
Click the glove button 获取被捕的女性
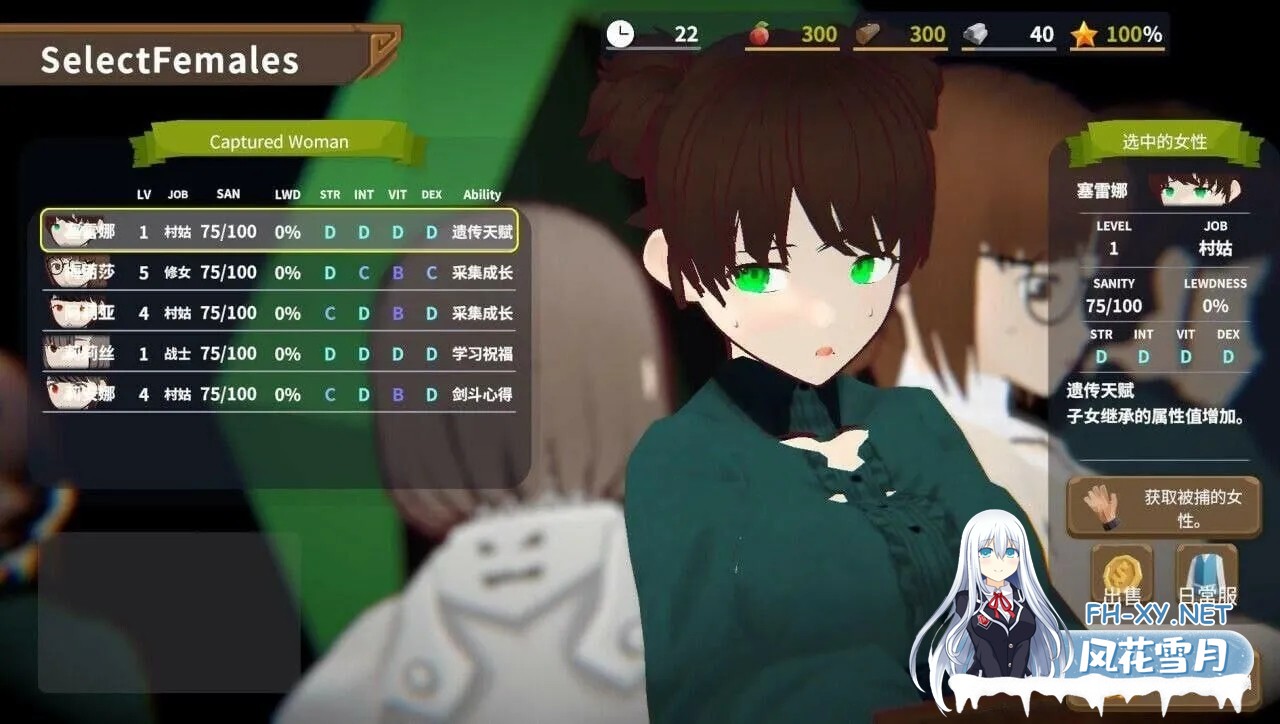point(1163,508)
